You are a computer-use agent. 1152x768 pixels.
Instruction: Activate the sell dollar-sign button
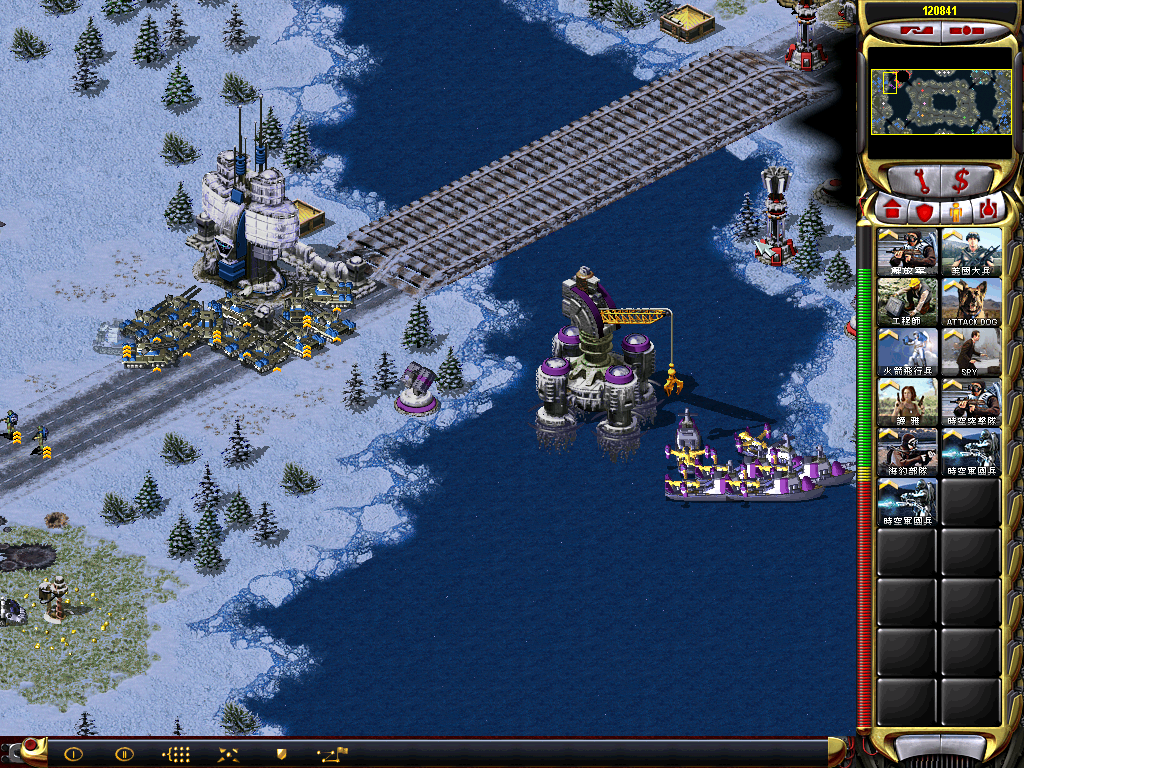point(961,181)
